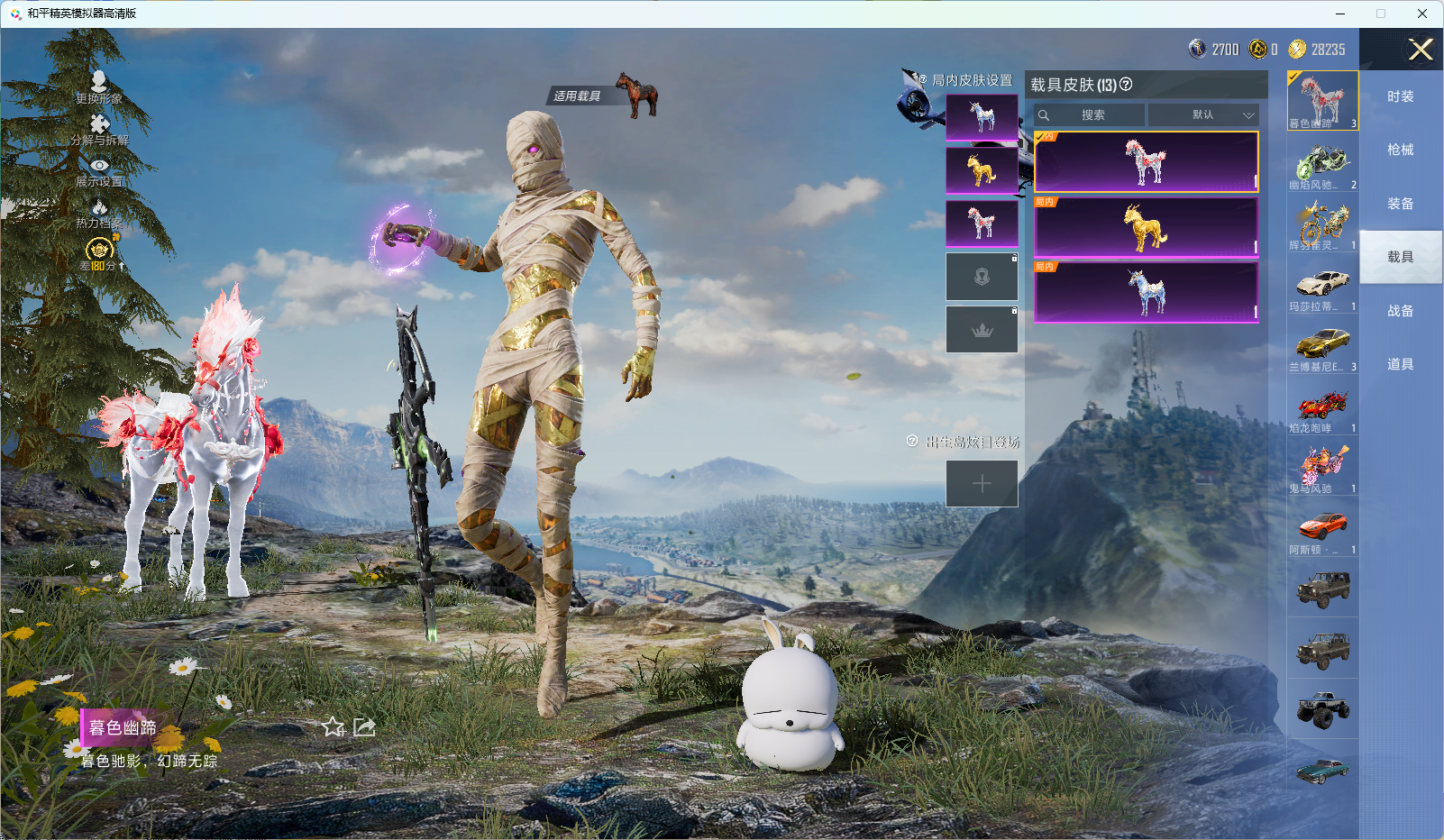Screen dimensions: 1444x840
Task: Click the 搜索 search field
Action: point(1091,115)
